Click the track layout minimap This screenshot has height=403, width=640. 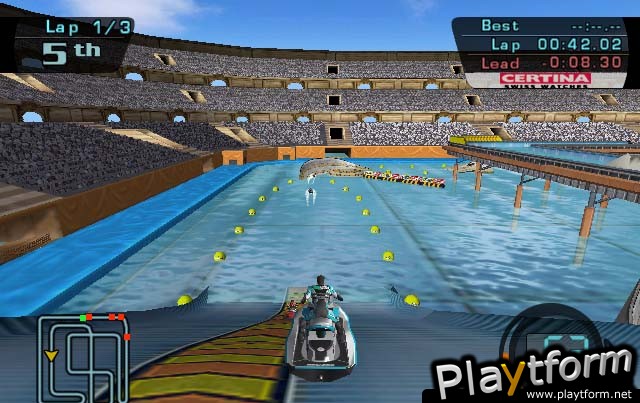pos(84,356)
